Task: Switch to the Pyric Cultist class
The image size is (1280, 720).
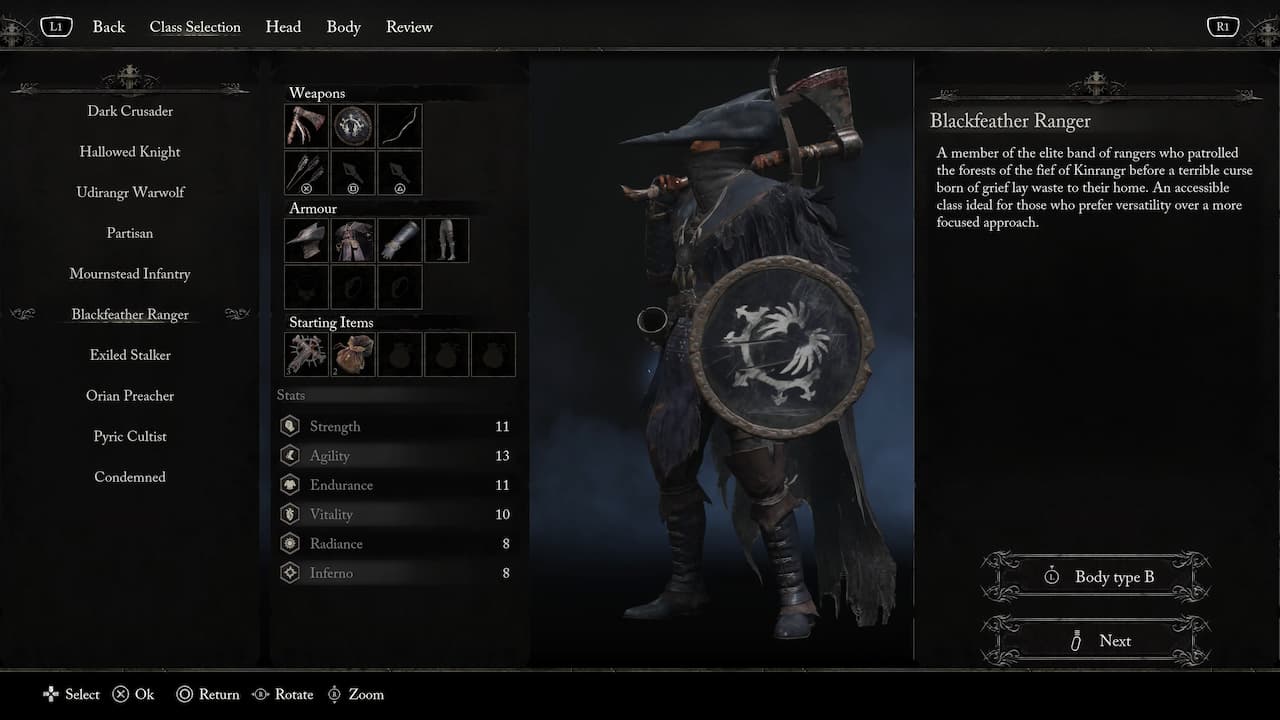Action: tap(129, 436)
